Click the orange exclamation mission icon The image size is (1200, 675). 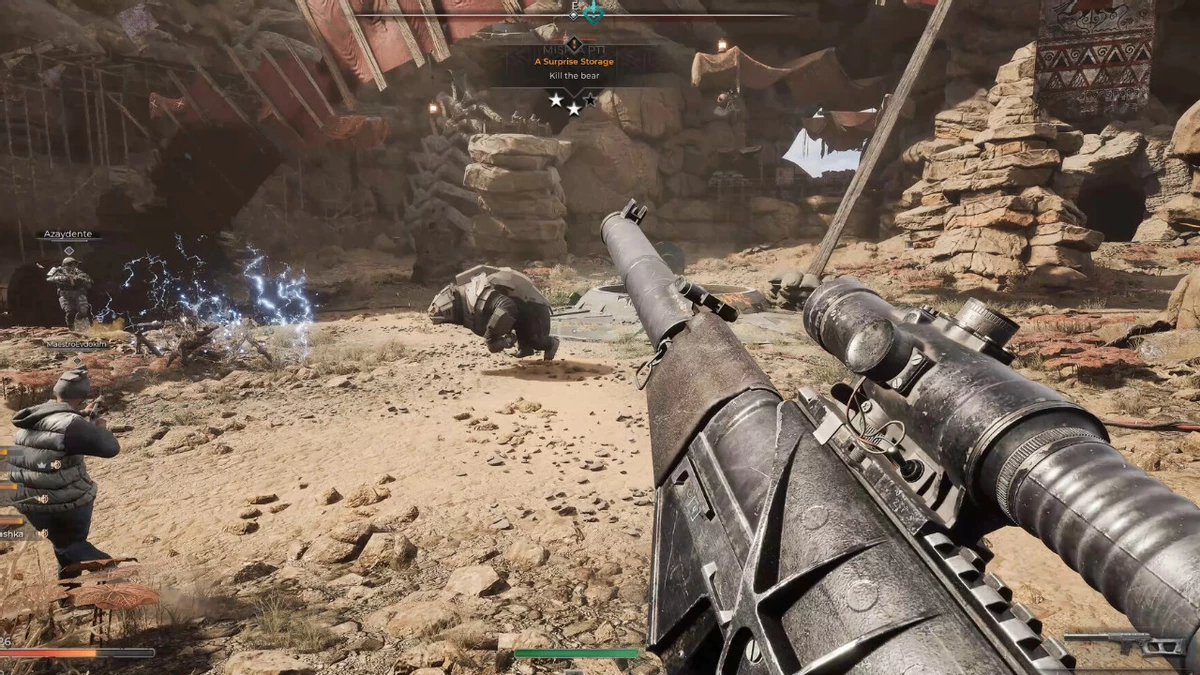click(x=574, y=44)
